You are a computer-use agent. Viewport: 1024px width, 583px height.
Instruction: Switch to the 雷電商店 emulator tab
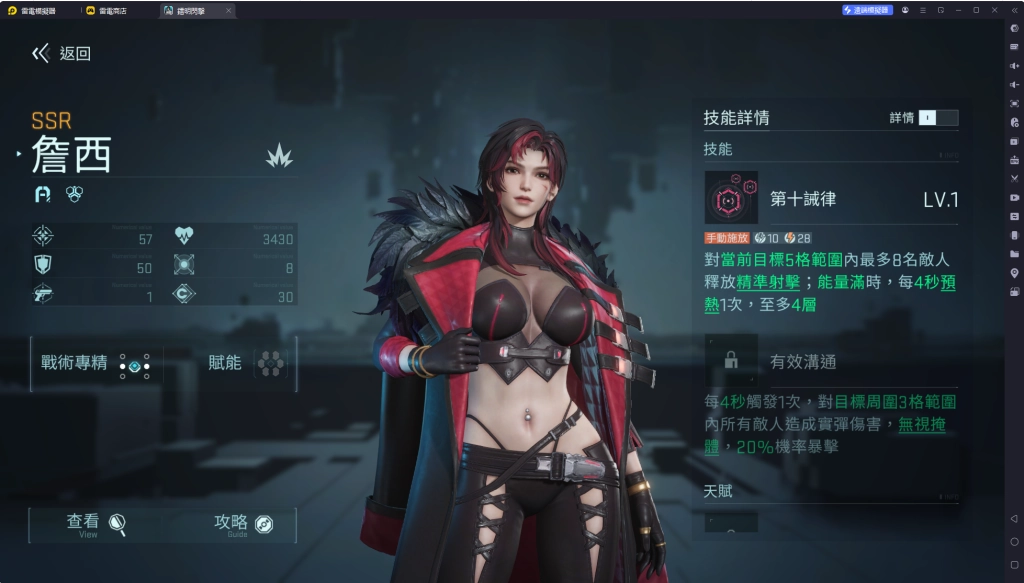(111, 10)
